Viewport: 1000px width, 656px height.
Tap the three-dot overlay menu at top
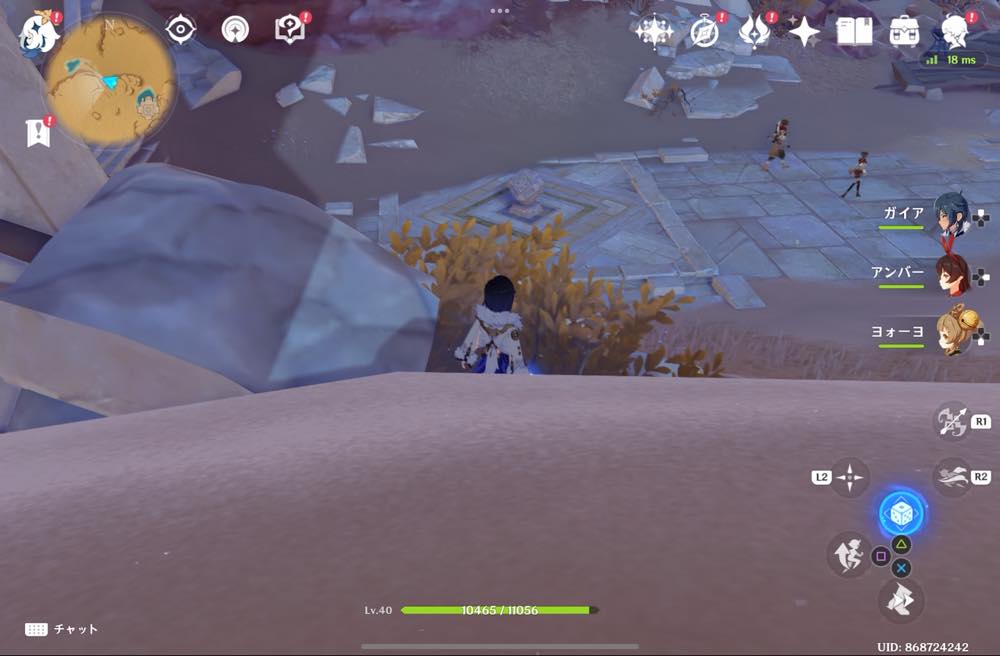[x=500, y=10]
